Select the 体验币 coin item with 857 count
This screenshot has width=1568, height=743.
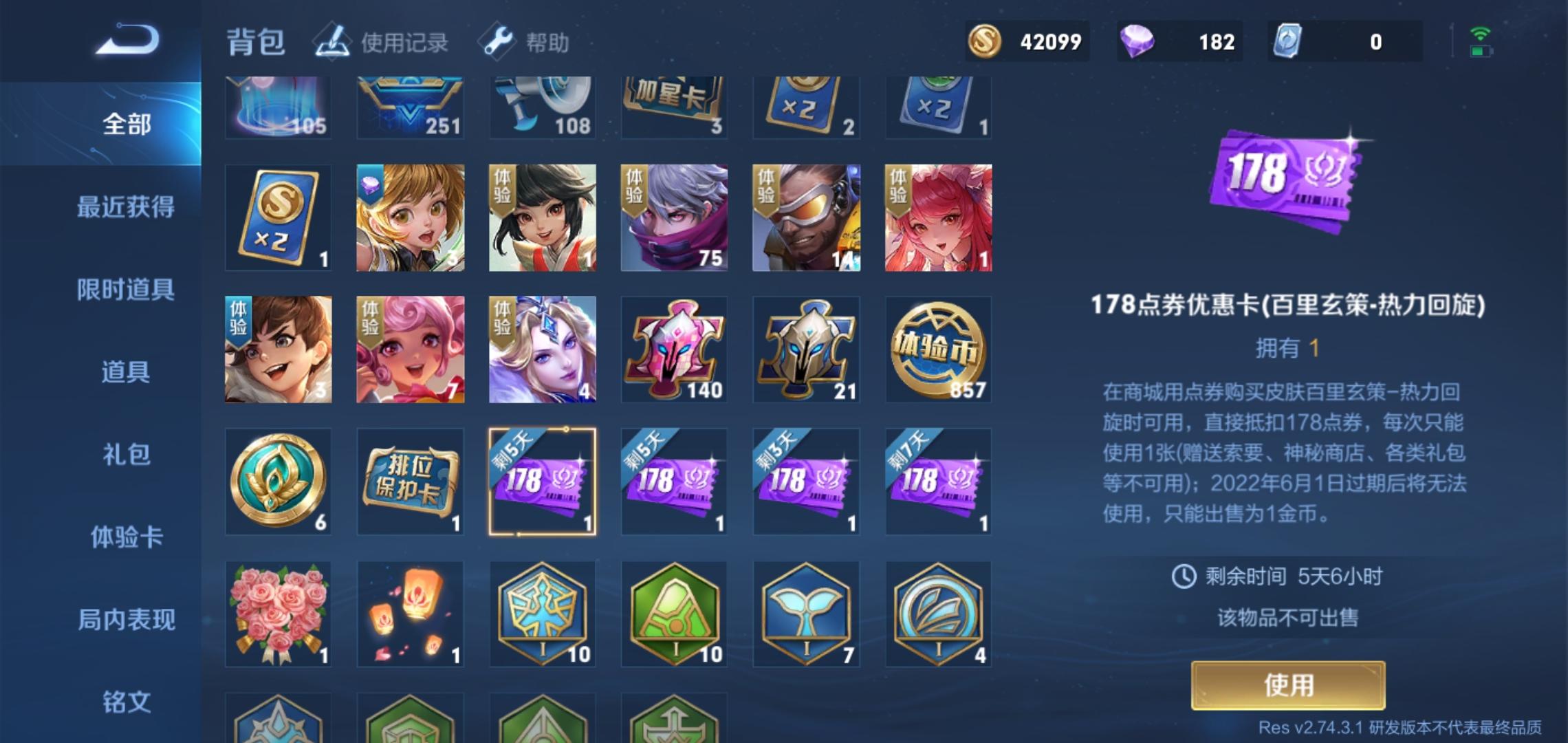coord(938,349)
